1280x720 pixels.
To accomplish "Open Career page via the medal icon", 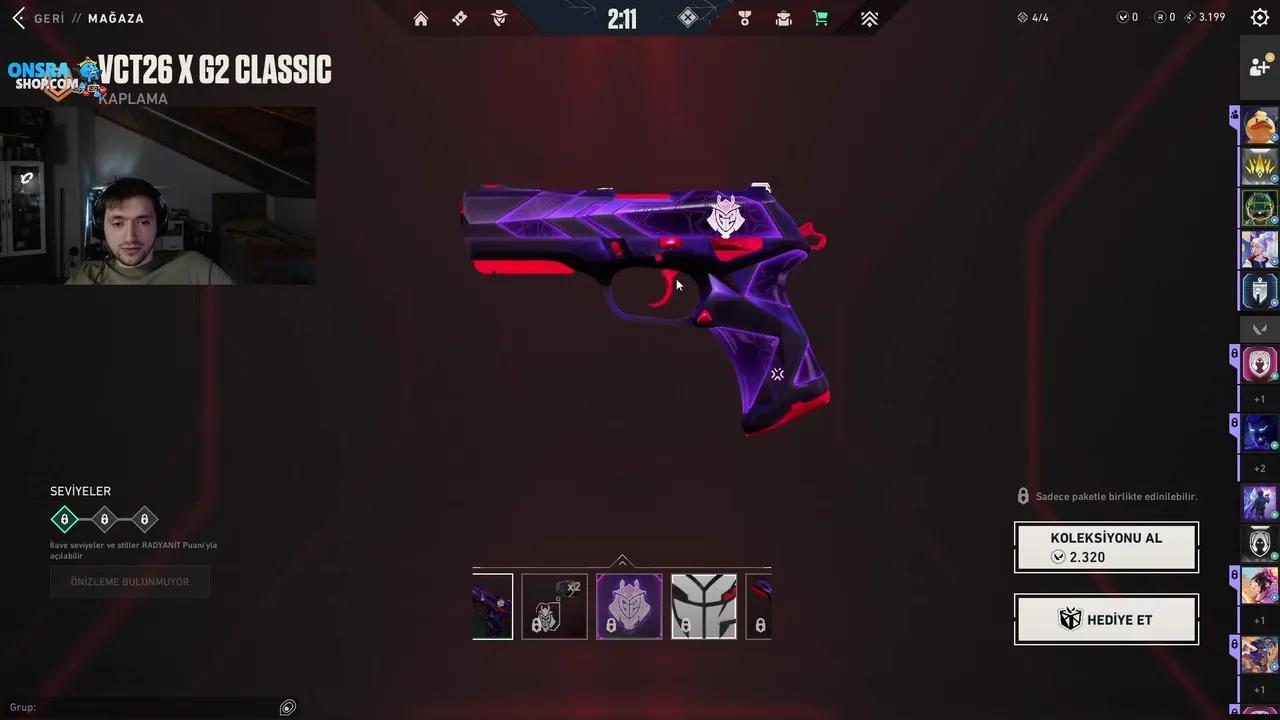I will pyautogui.click(x=744, y=18).
